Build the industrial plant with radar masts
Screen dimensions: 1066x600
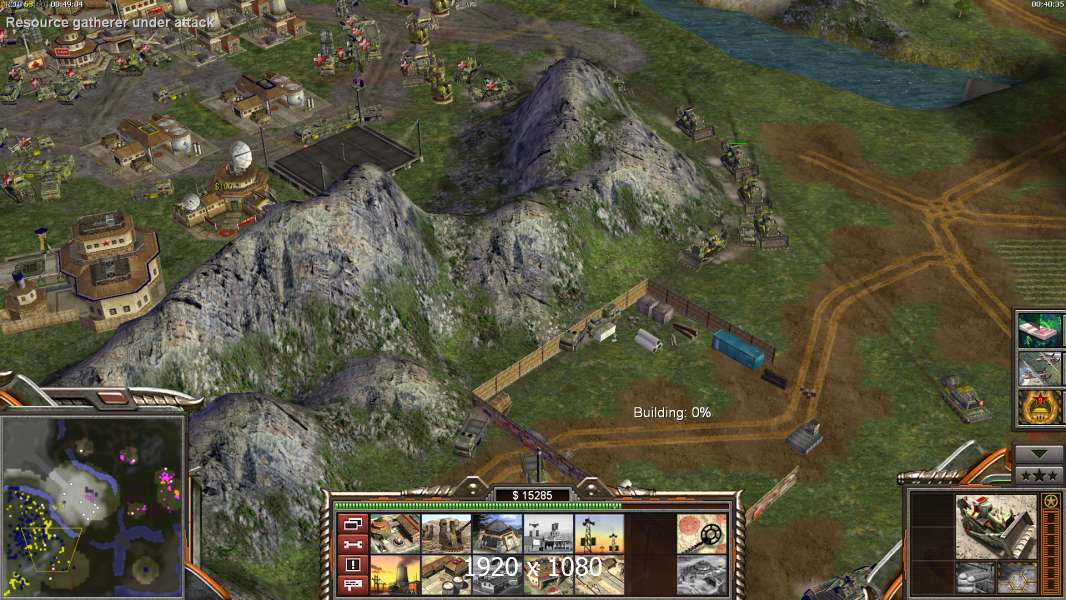coord(548,534)
